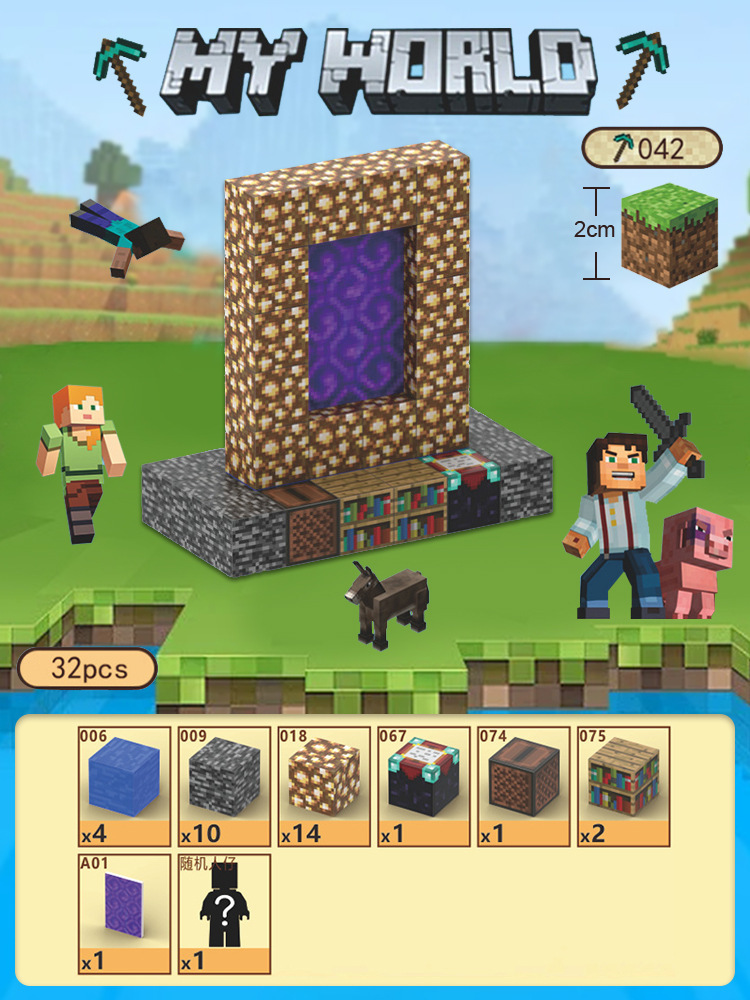This screenshot has height=1000, width=750.
Task: Select the enchanting table slot 067
Action: [424, 786]
